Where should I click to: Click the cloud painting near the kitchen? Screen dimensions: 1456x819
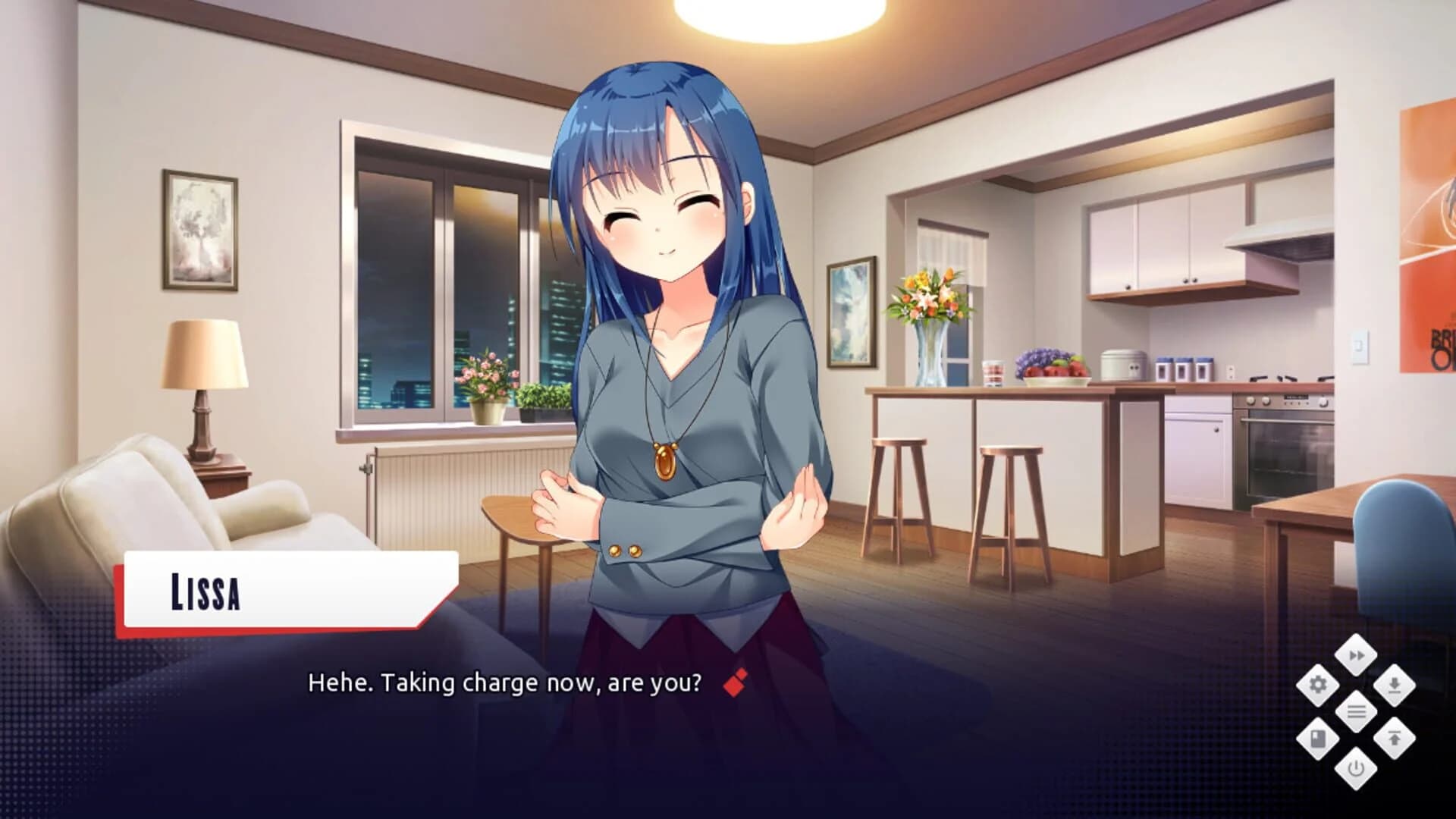pyautogui.click(x=852, y=311)
